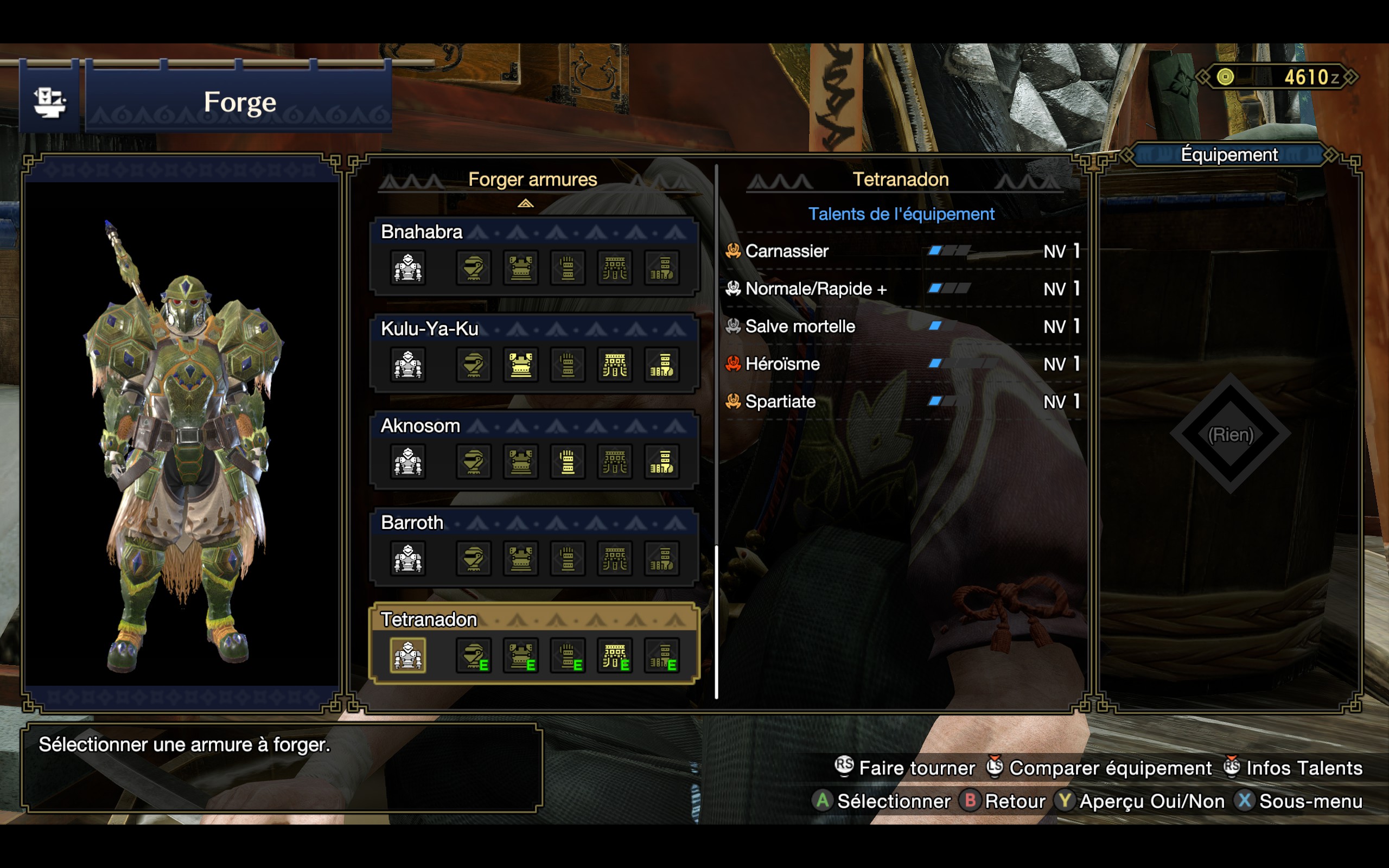Pick the Aknosom arm guards icon
This screenshot has width=1389, height=868.
(568, 462)
